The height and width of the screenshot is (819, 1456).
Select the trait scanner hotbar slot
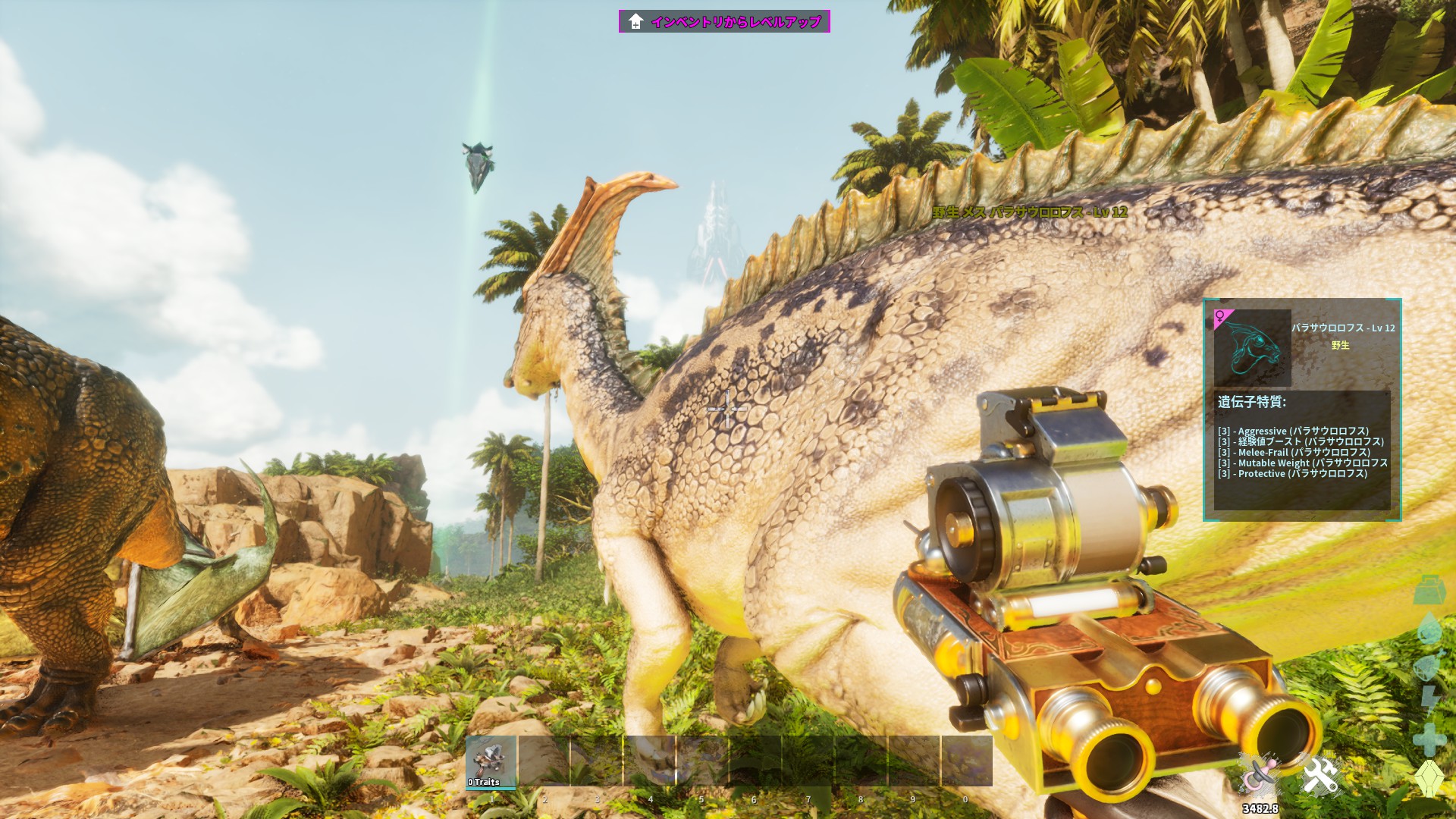(x=491, y=761)
